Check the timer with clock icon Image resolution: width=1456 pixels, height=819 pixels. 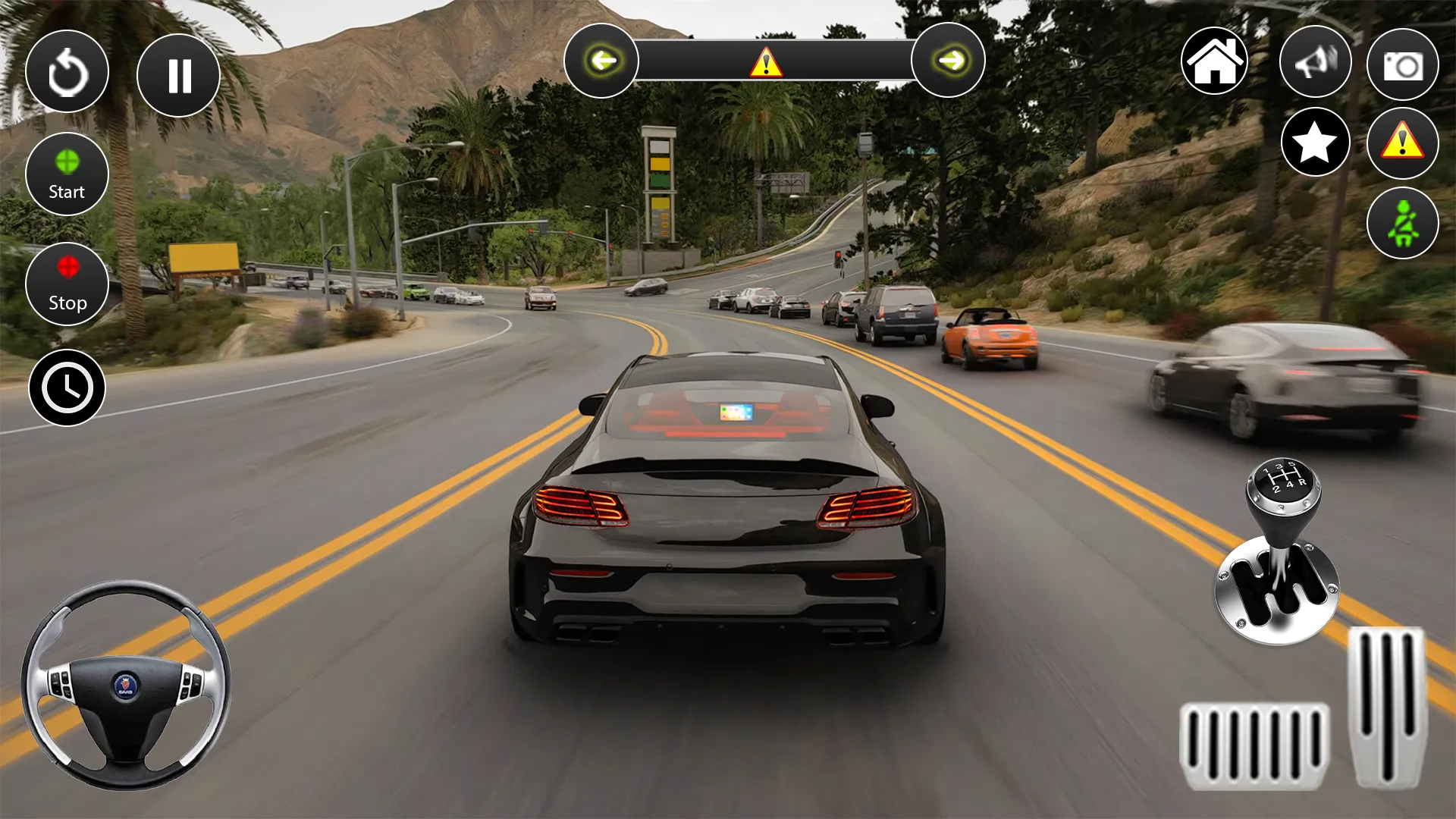pos(67,387)
